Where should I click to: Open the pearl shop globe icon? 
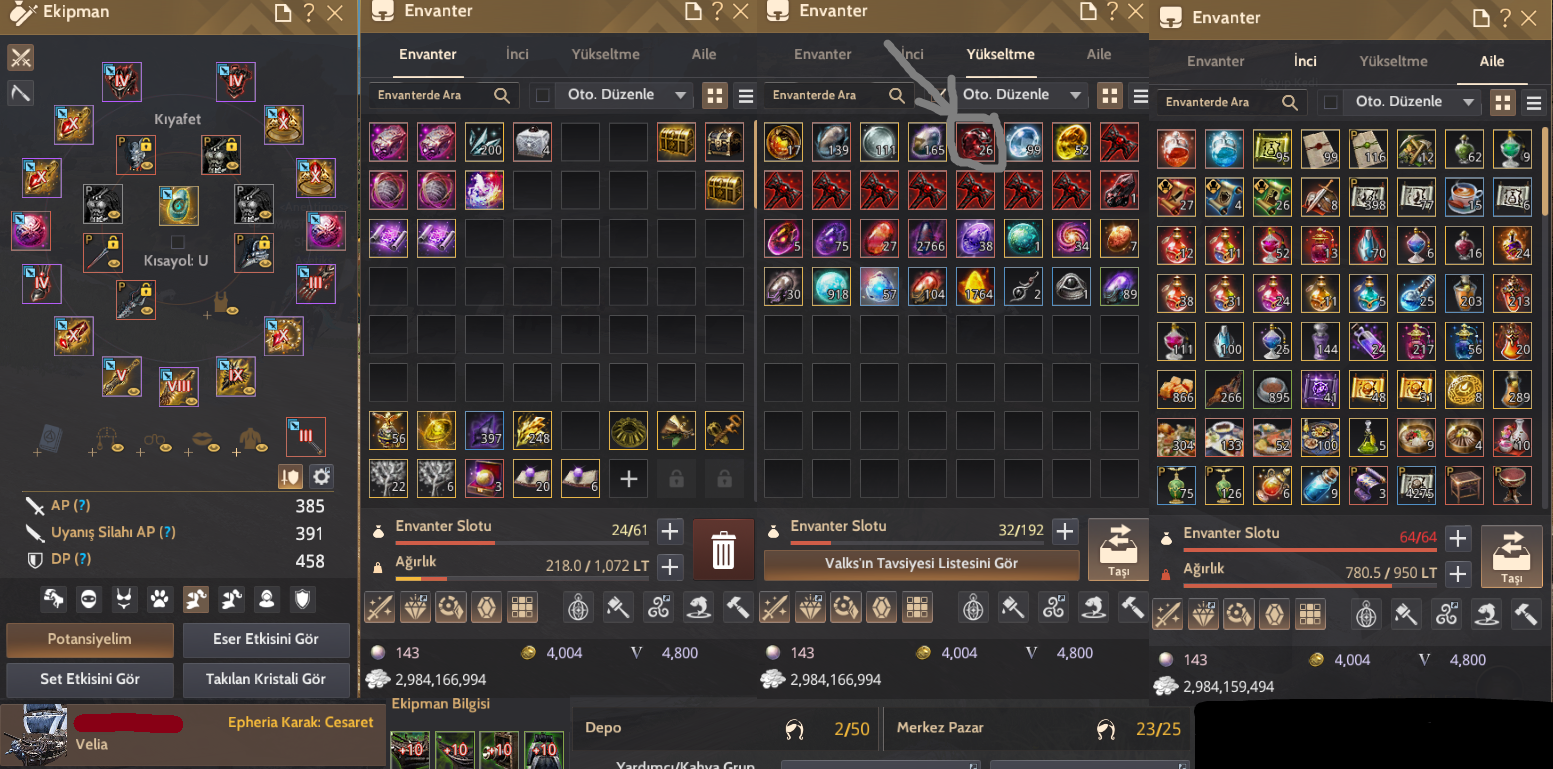tap(579, 607)
